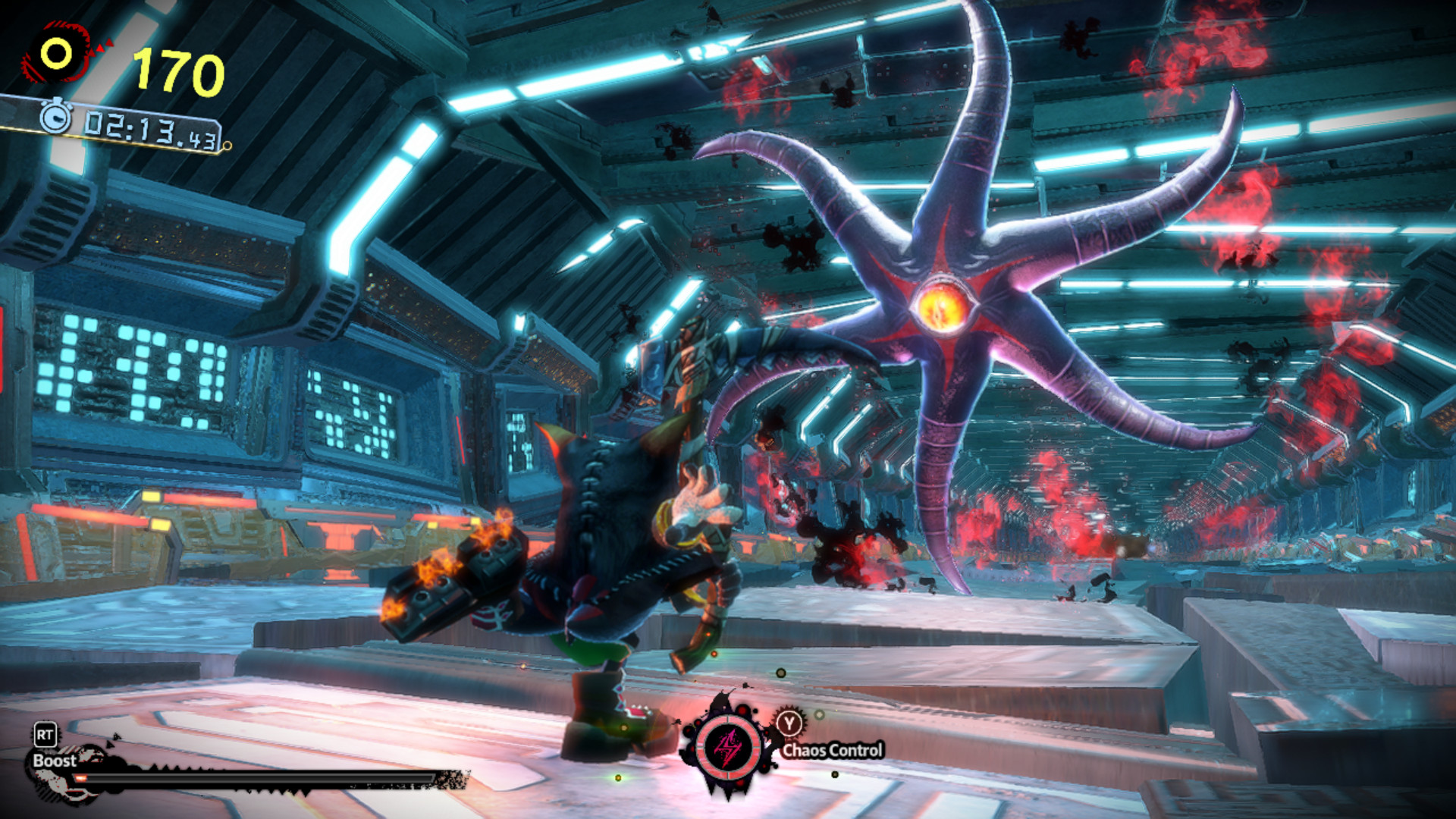The height and width of the screenshot is (819, 1456).
Task: Select the Chaos Control label
Action: pos(834,749)
